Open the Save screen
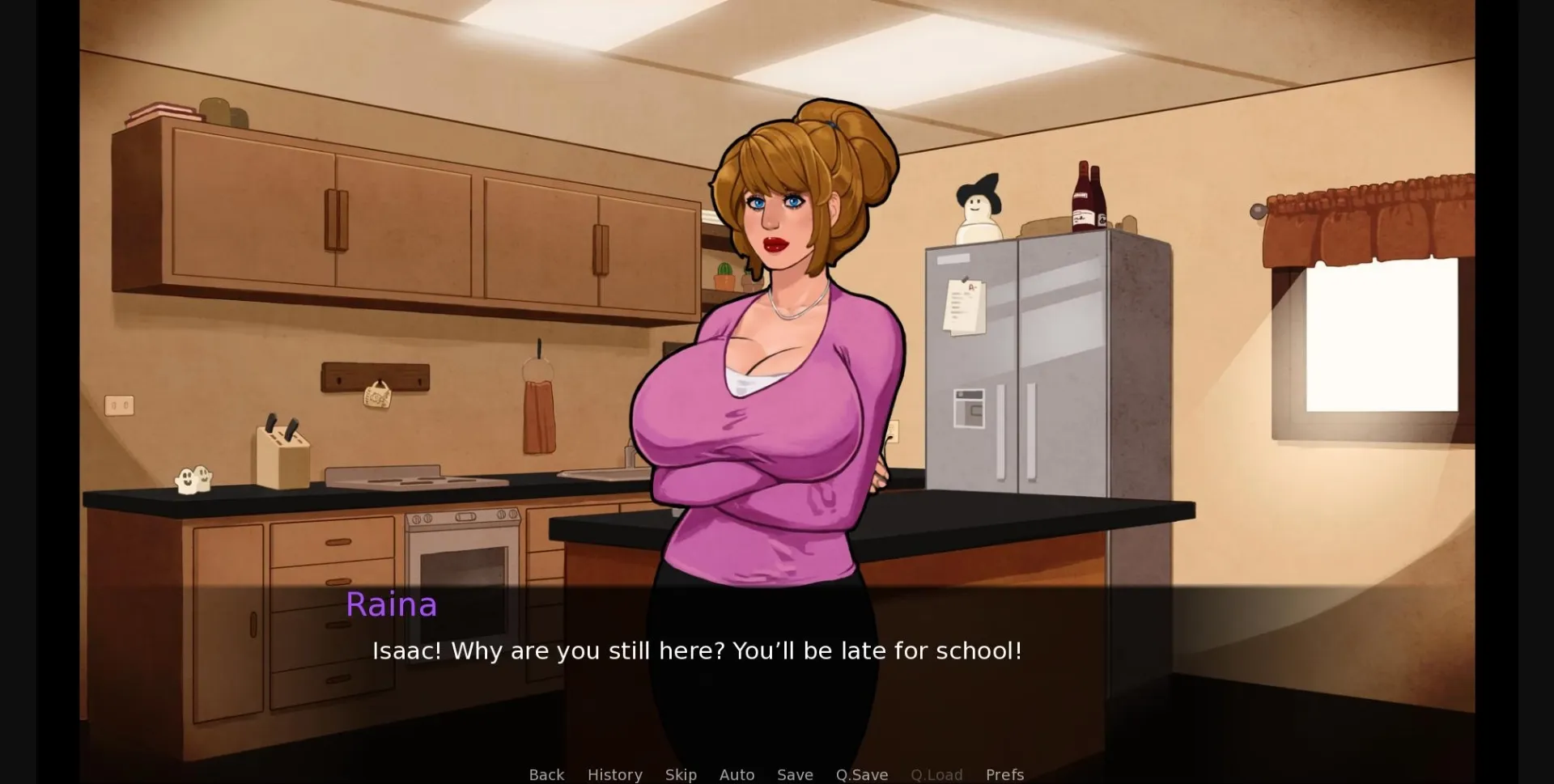 pyautogui.click(x=795, y=774)
